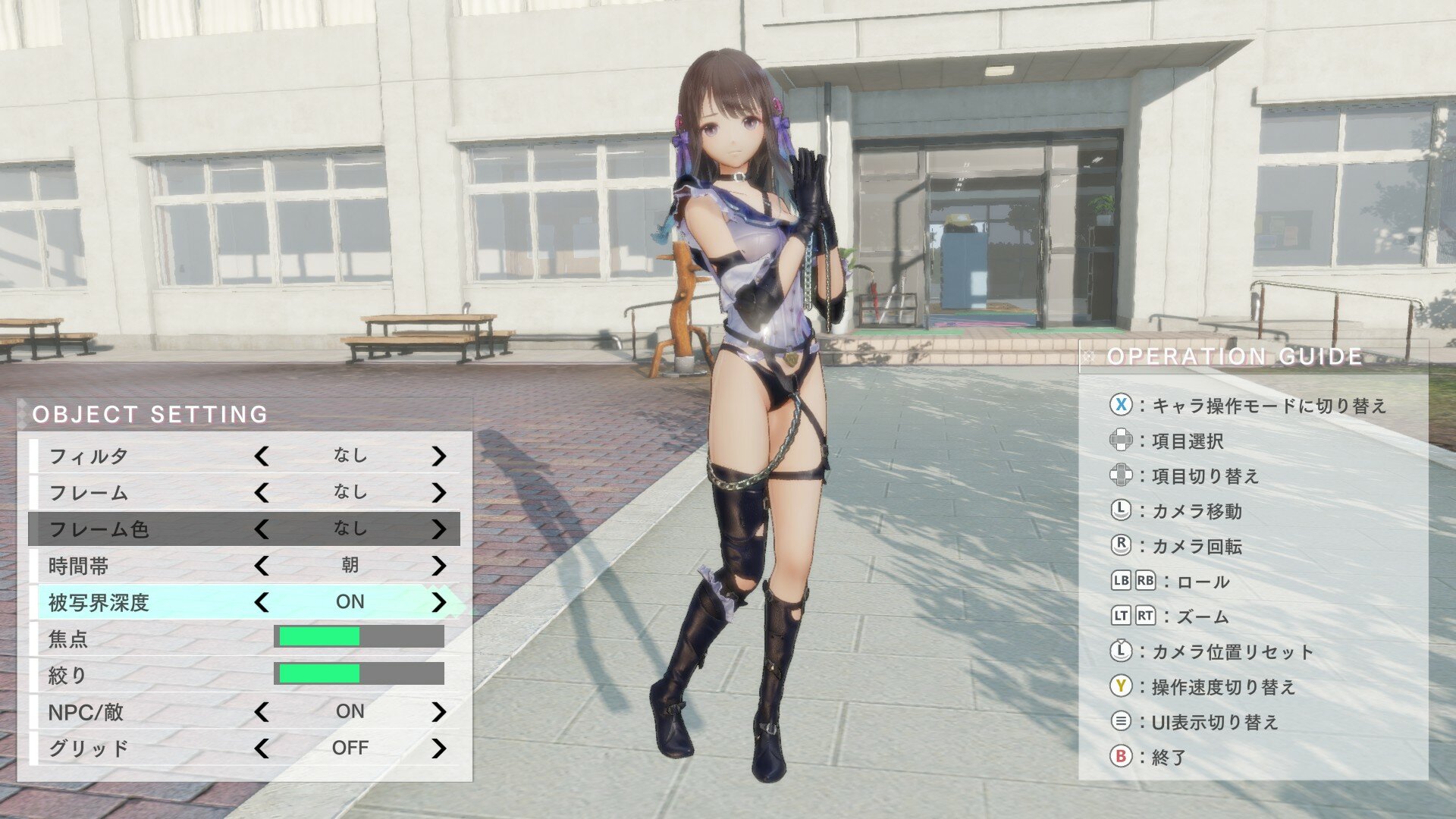This screenshot has height=819, width=1456.
Task: Open the next フィルタ option with right chevron
Action: coord(438,456)
